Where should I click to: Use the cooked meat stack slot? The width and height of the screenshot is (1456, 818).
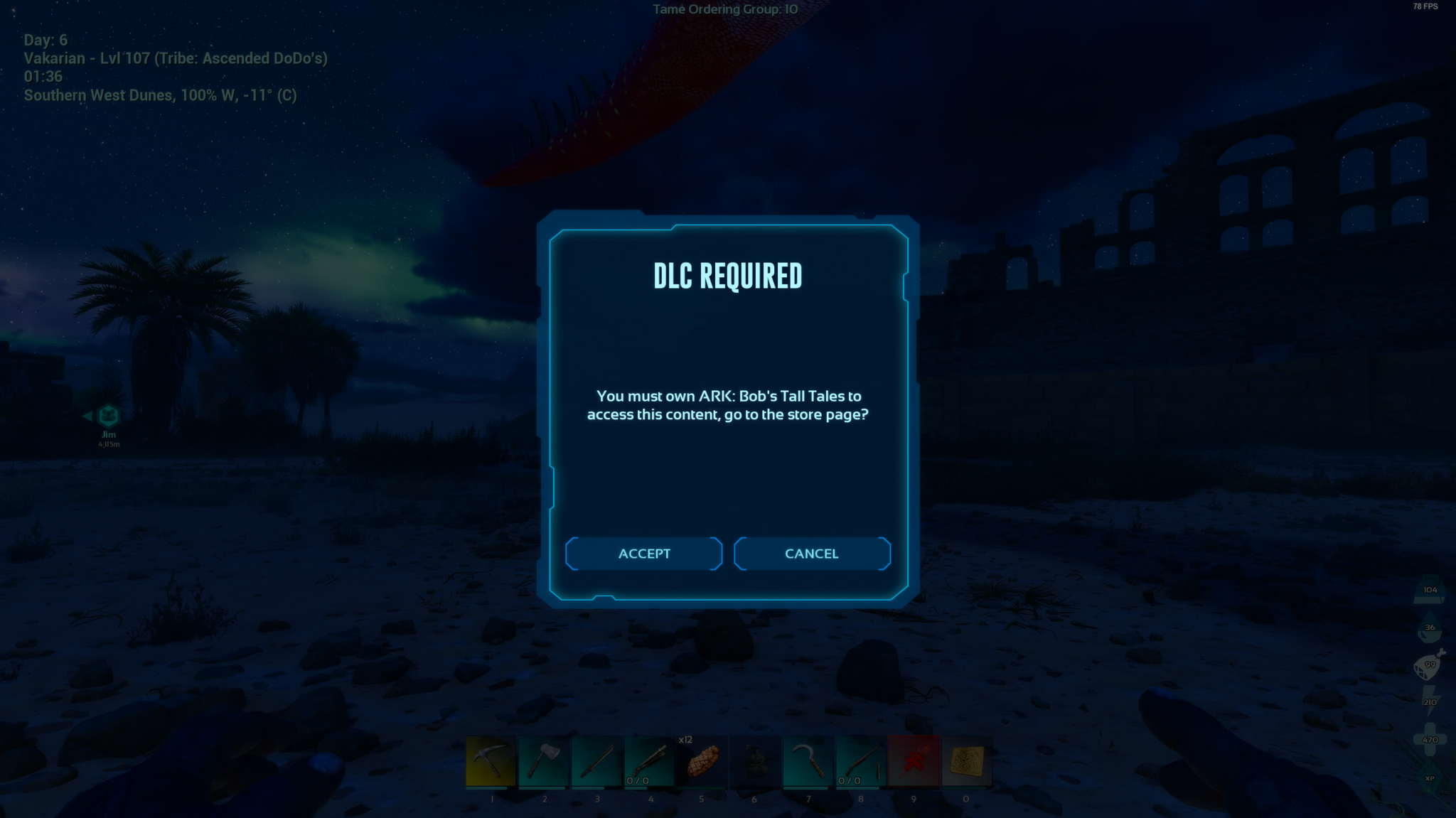click(702, 762)
